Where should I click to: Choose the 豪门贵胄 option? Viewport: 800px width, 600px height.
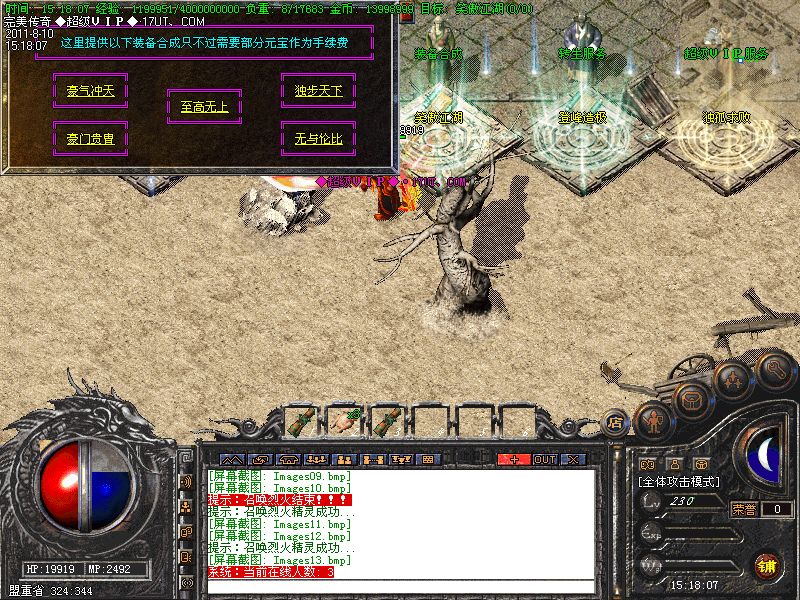click(x=91, y=139)
